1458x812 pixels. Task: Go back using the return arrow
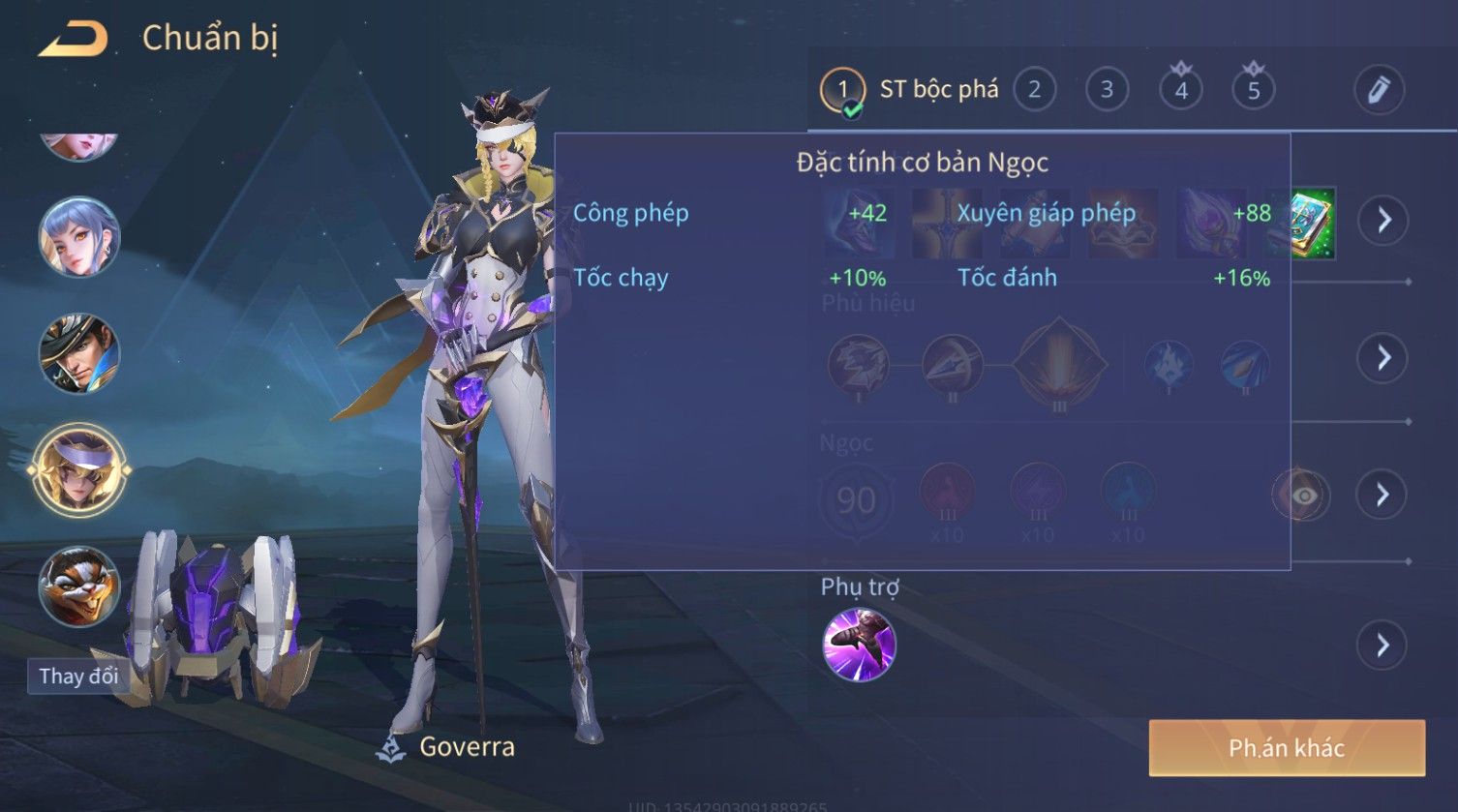(x=74, y=40)
